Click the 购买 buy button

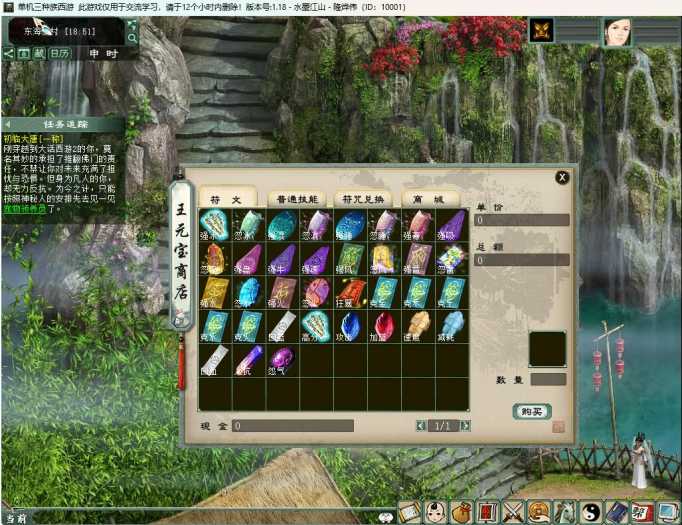(x=532, y=411)
